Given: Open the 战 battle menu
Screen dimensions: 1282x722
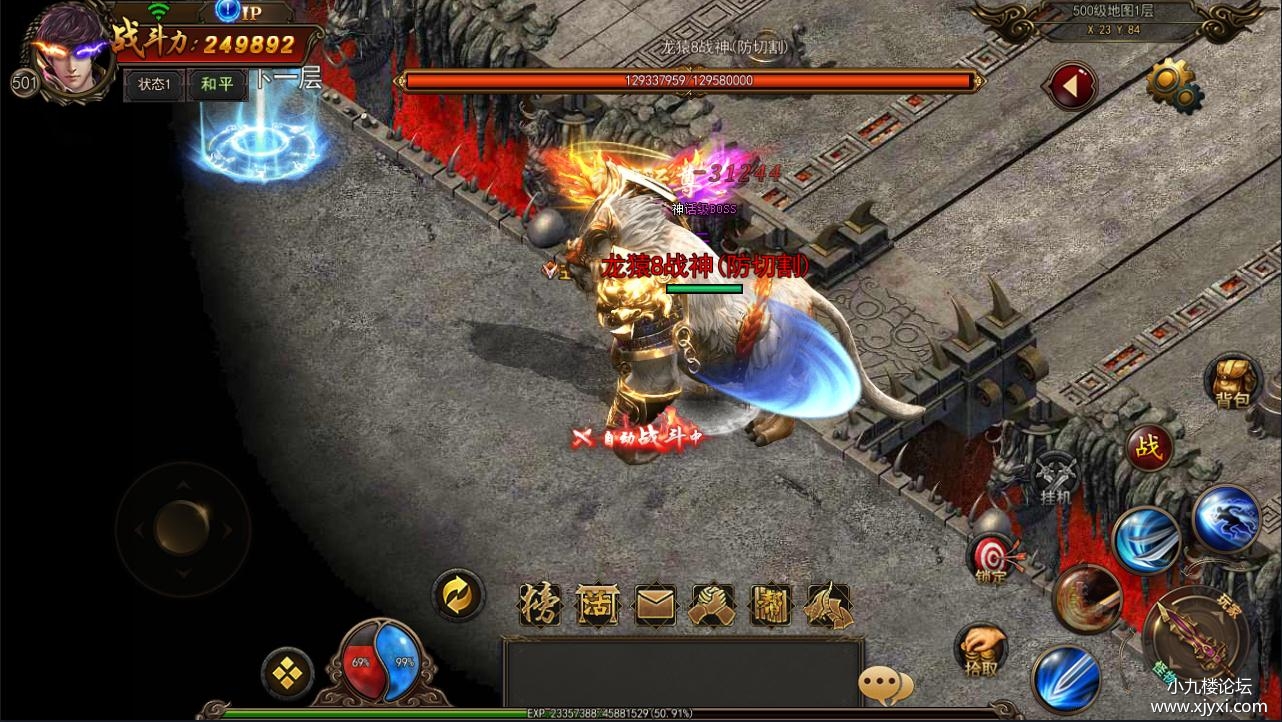Looking at the screenshot, I should coord(1149,445).
